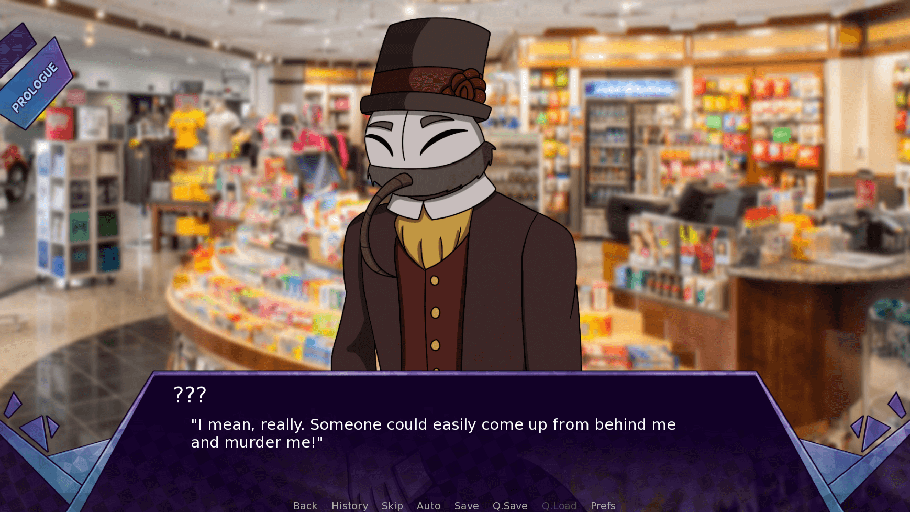Open the Save menu
This screenshot has height=512, width=910.
point(466,505)
